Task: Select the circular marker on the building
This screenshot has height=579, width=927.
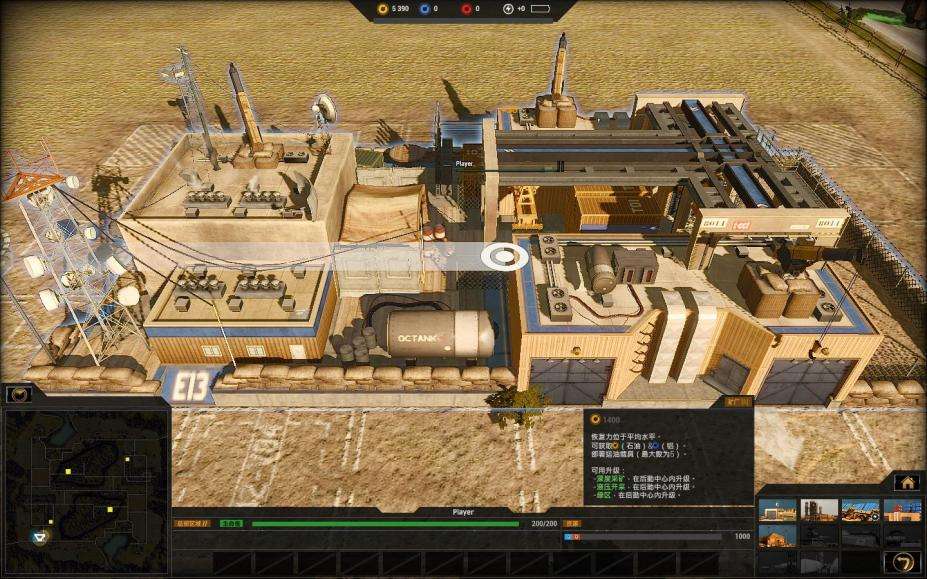Action: tap(504, 256)
